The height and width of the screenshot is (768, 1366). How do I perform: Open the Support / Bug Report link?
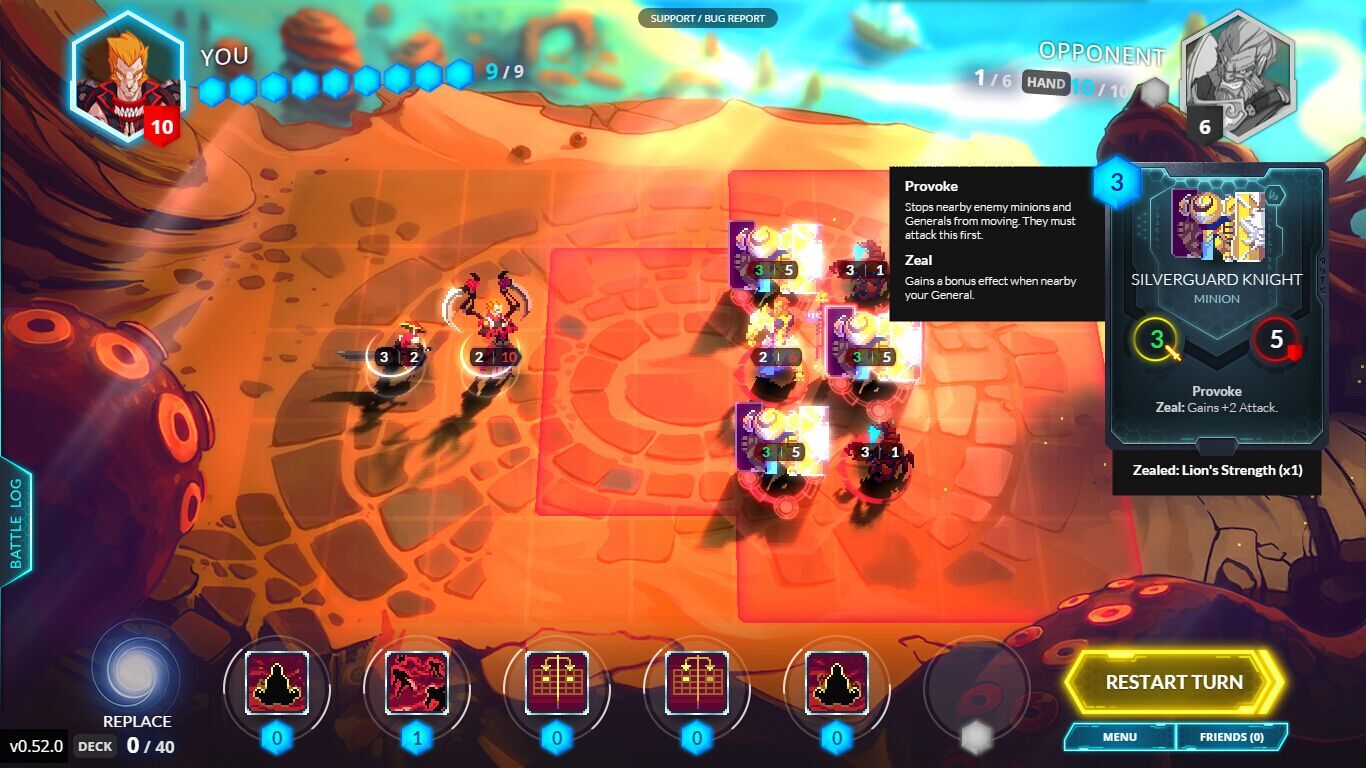pos(707,18)
